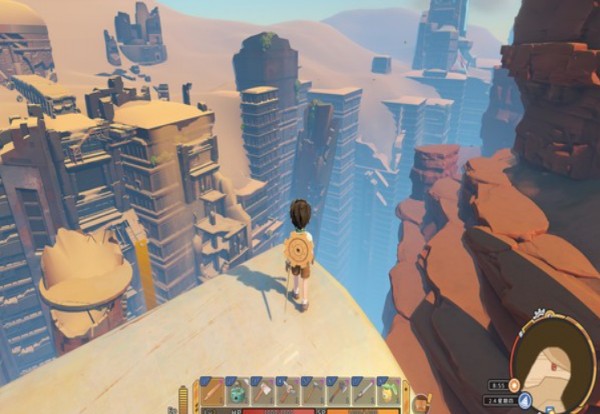Click the blue round icon beside the minimap
600x414 pixels.
pos(525,400)
